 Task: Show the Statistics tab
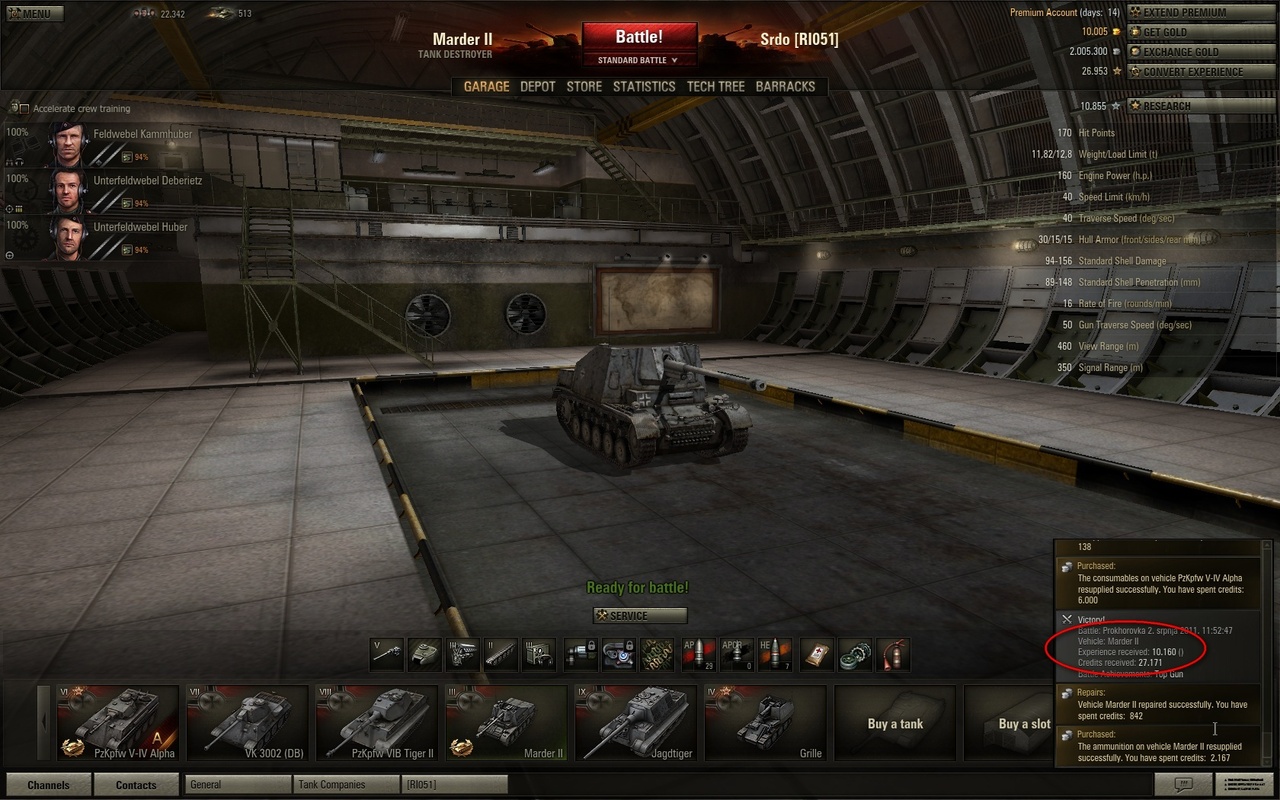point(644,87)
